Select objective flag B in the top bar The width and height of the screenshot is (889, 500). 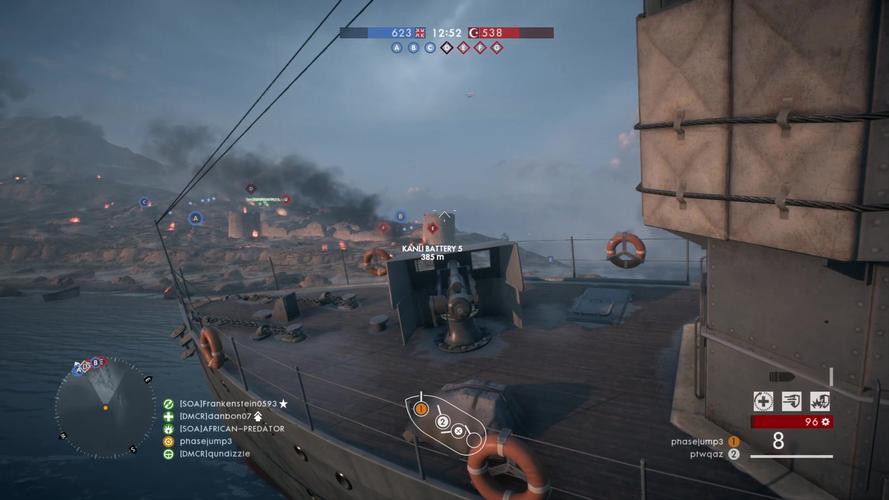[x=414, y=48]
